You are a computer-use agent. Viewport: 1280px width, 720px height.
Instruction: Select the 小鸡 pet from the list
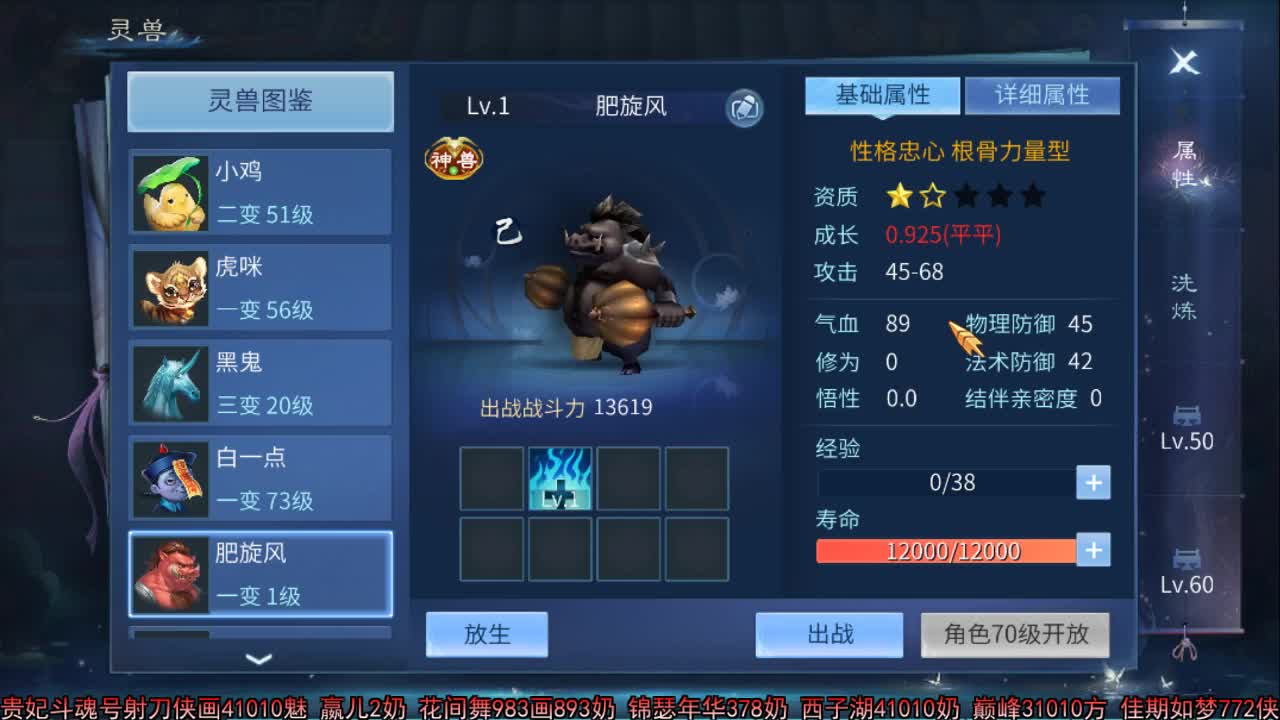point(258,192)
